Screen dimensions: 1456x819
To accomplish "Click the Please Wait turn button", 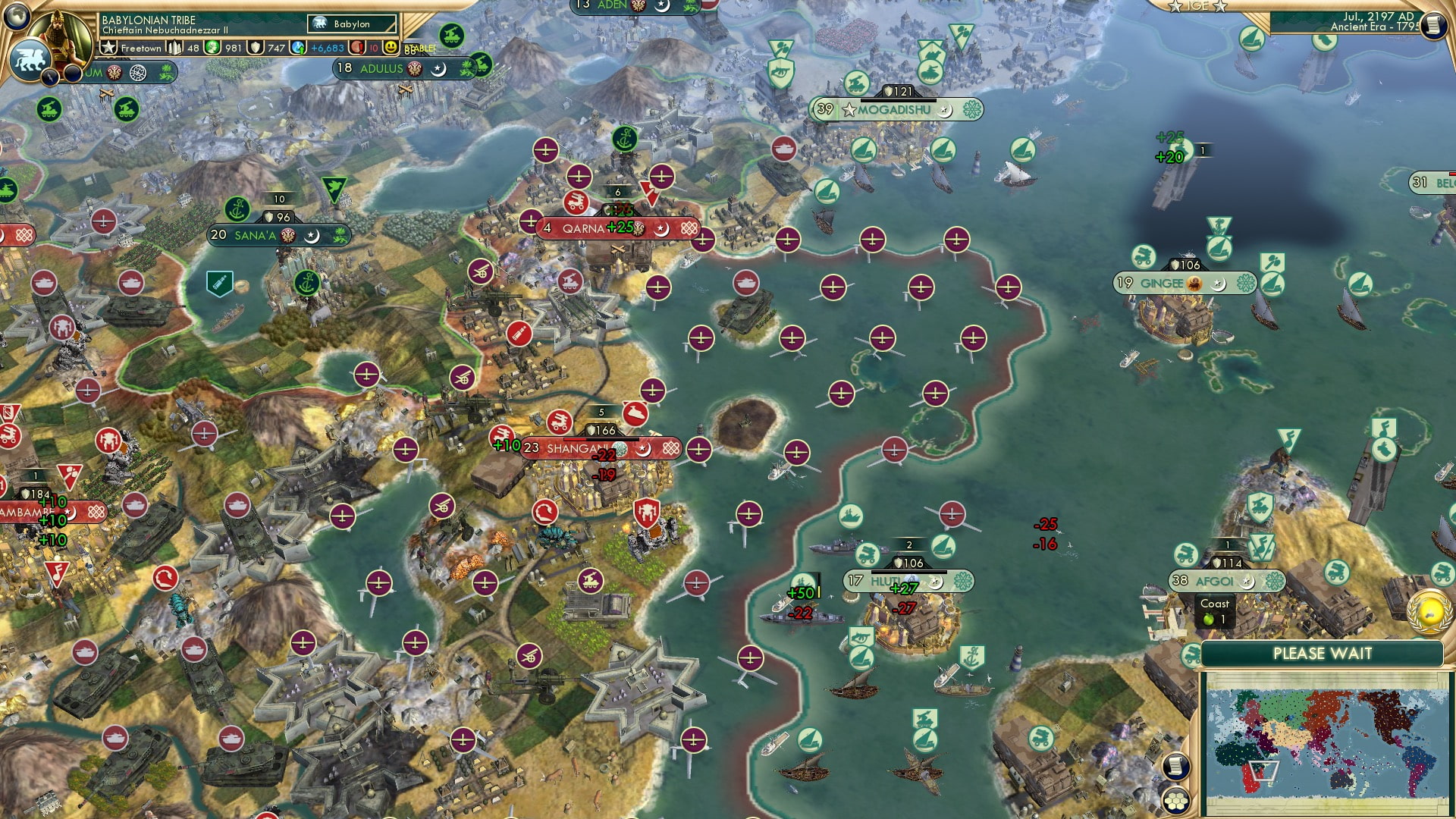I will [x=1322, y=654].
